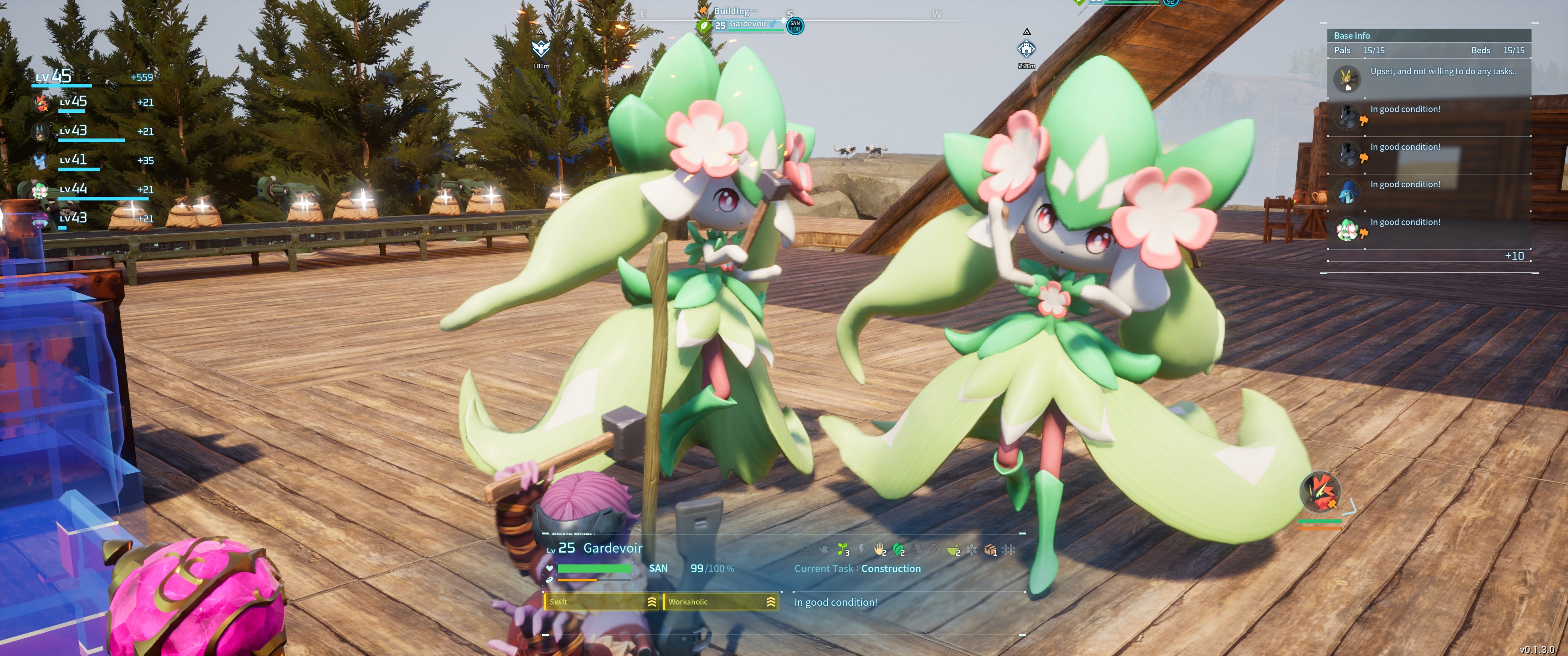The image size is (1568, 656).
Task: Select the blue Lv 41 party pal portrait
Action: 40,161
